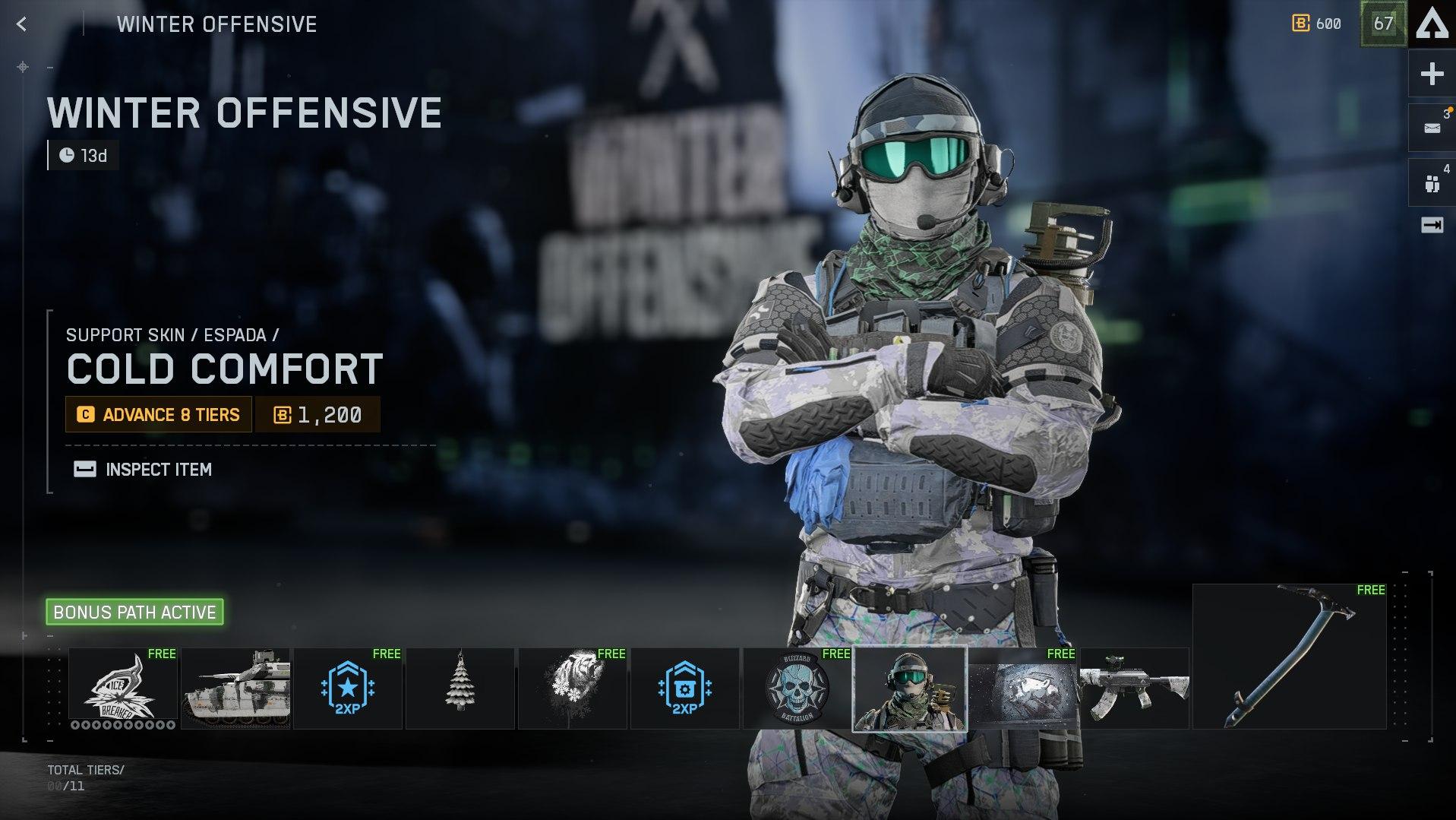
Task: Select the snowy pine tree charm reward
Action: [460, 688]
